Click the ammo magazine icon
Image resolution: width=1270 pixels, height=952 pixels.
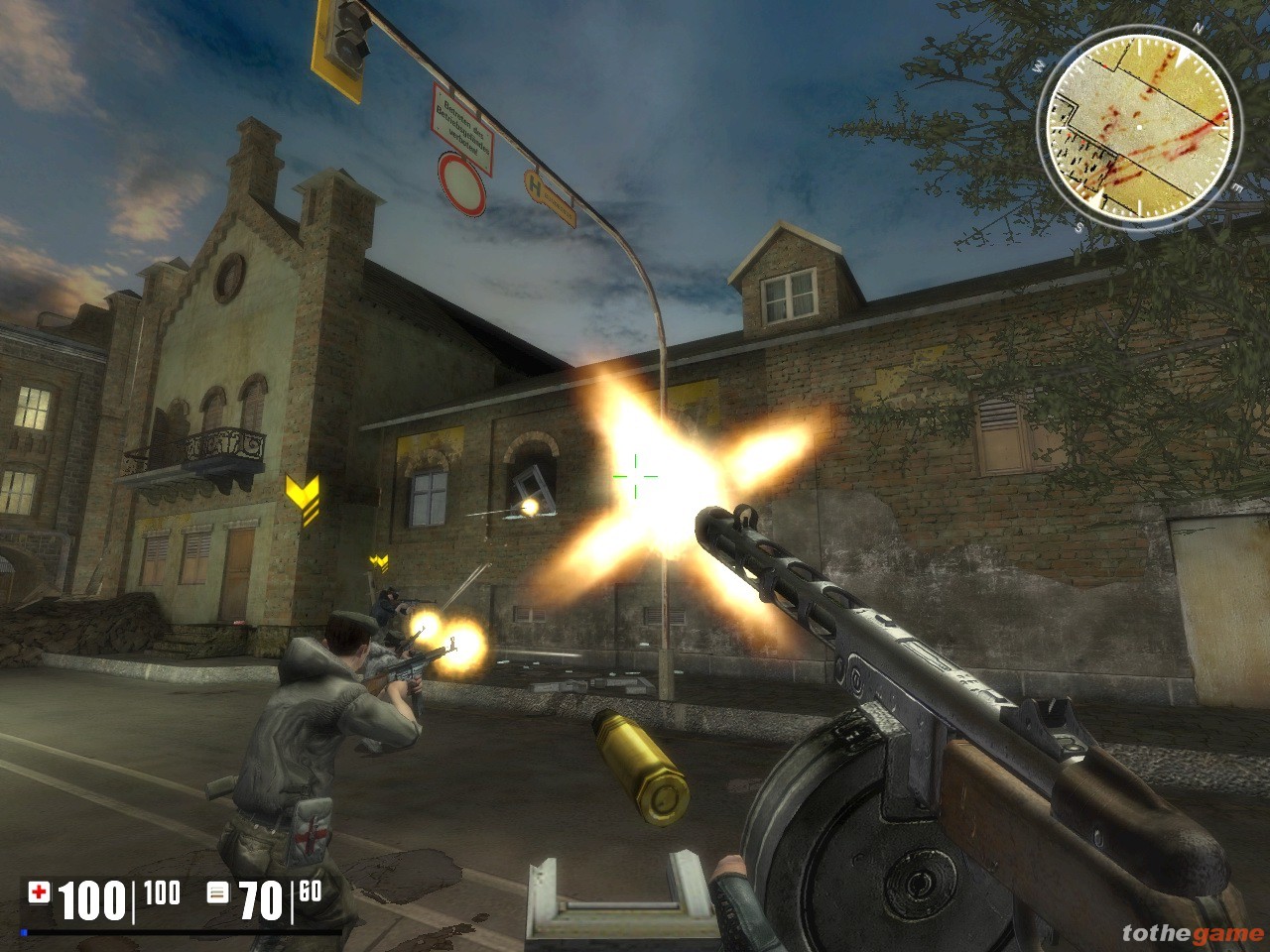click(217, 892)
